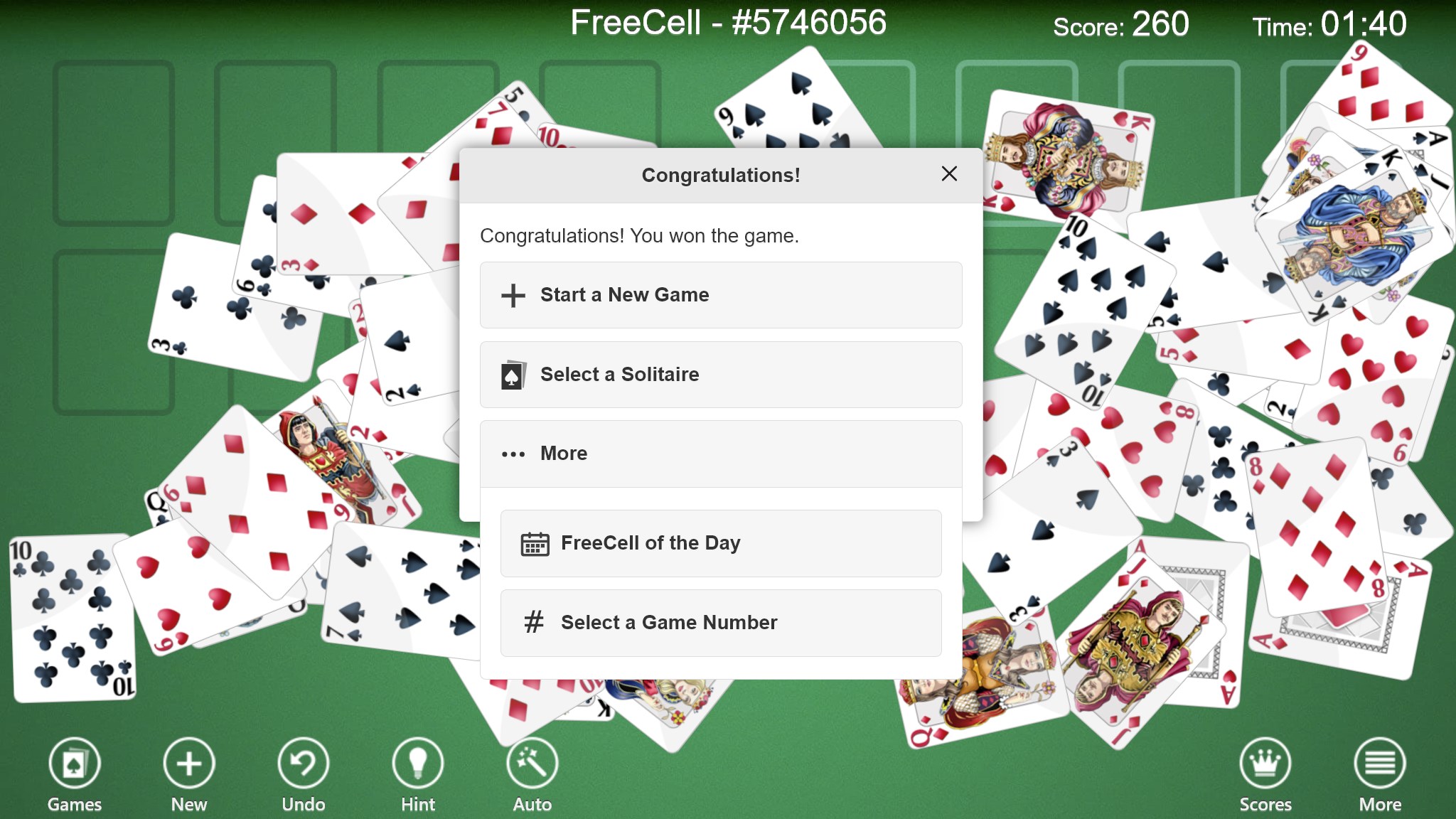The image size is (1456, 819).
Task: Open Select a Game Number
Action: pyautogui.click(x=720, y=622)
